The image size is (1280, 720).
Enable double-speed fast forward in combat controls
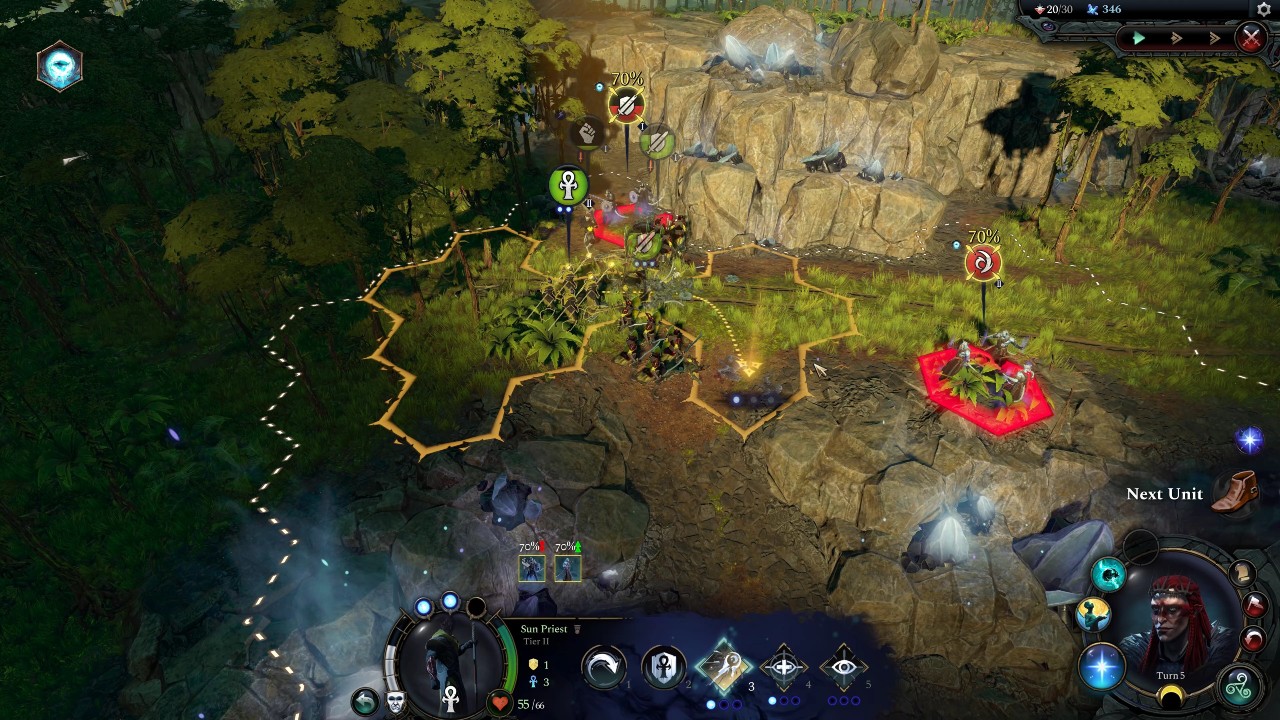[1177, 37]
